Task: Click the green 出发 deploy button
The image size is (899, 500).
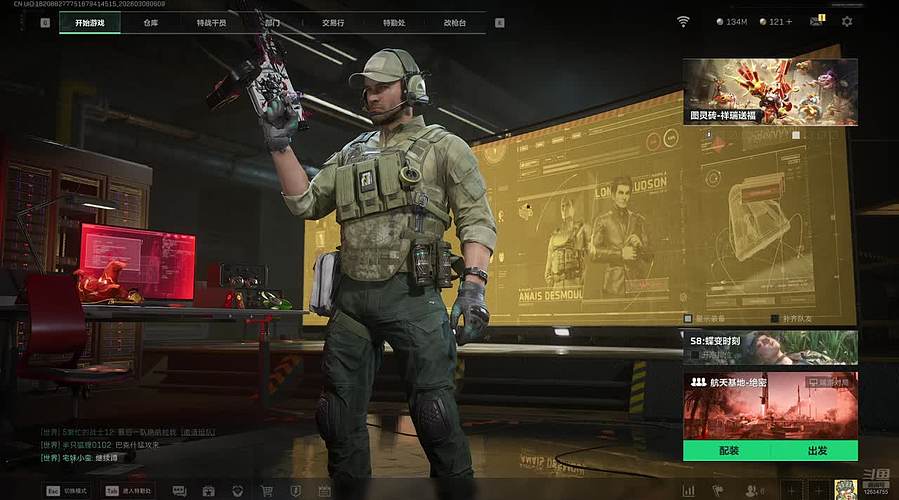Action: click(x=815, y=451)
